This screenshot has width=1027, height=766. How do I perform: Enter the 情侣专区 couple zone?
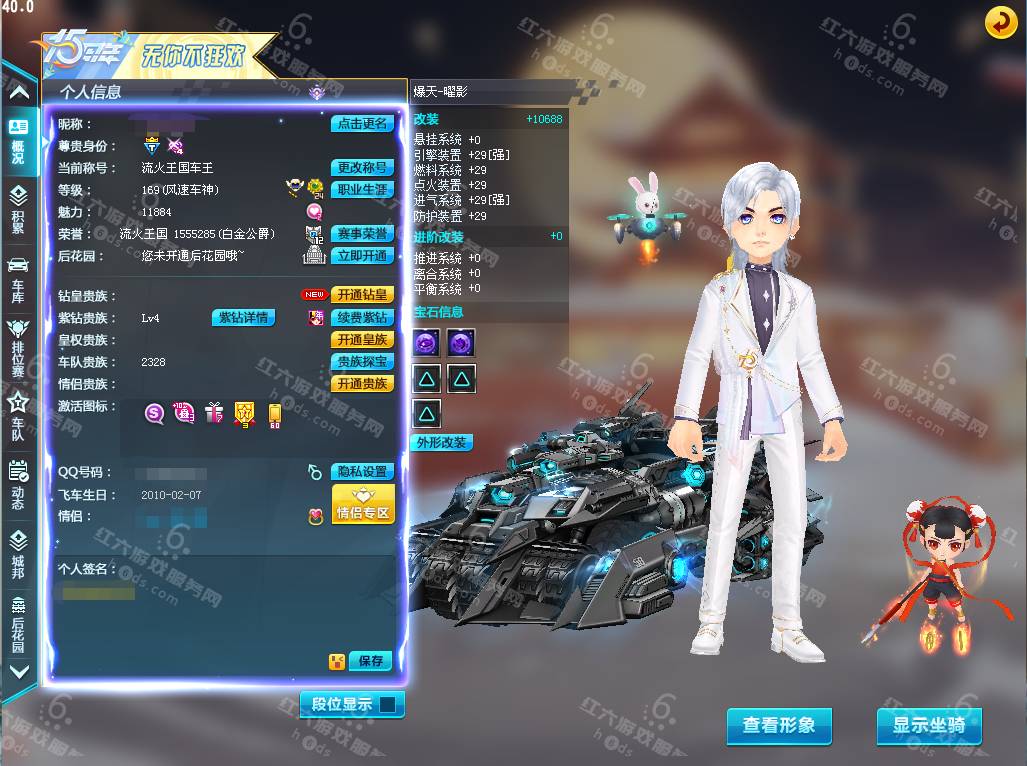(x=362, y=505)
